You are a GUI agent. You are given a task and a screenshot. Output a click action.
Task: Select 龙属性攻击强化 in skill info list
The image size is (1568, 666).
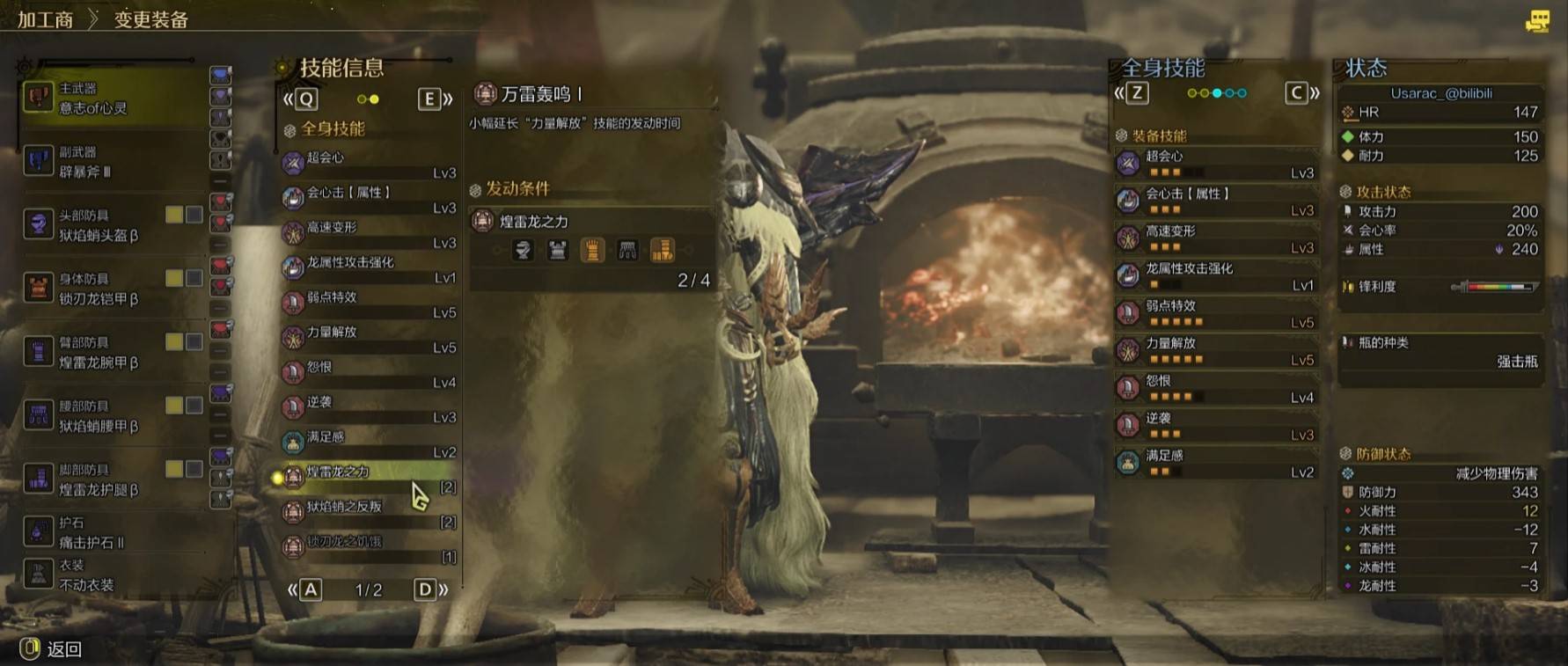[x=369, y=268]
